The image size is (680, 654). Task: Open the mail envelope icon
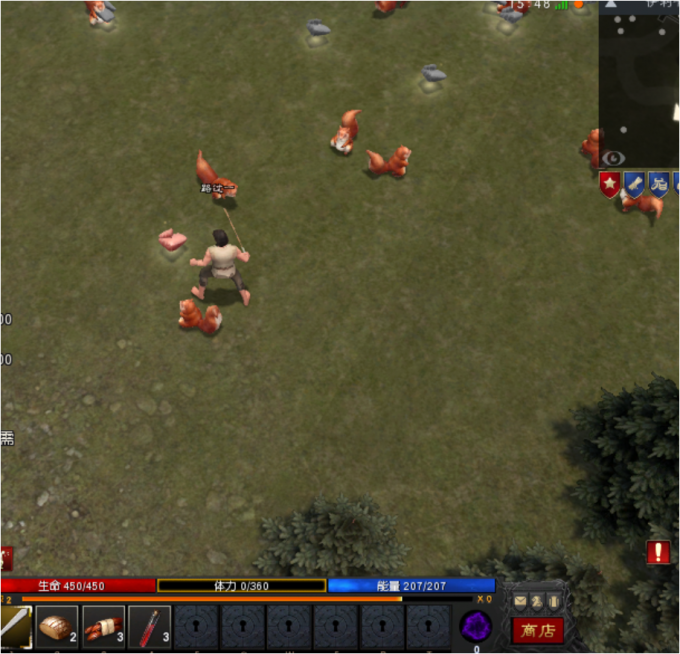[x=519, y=602]
